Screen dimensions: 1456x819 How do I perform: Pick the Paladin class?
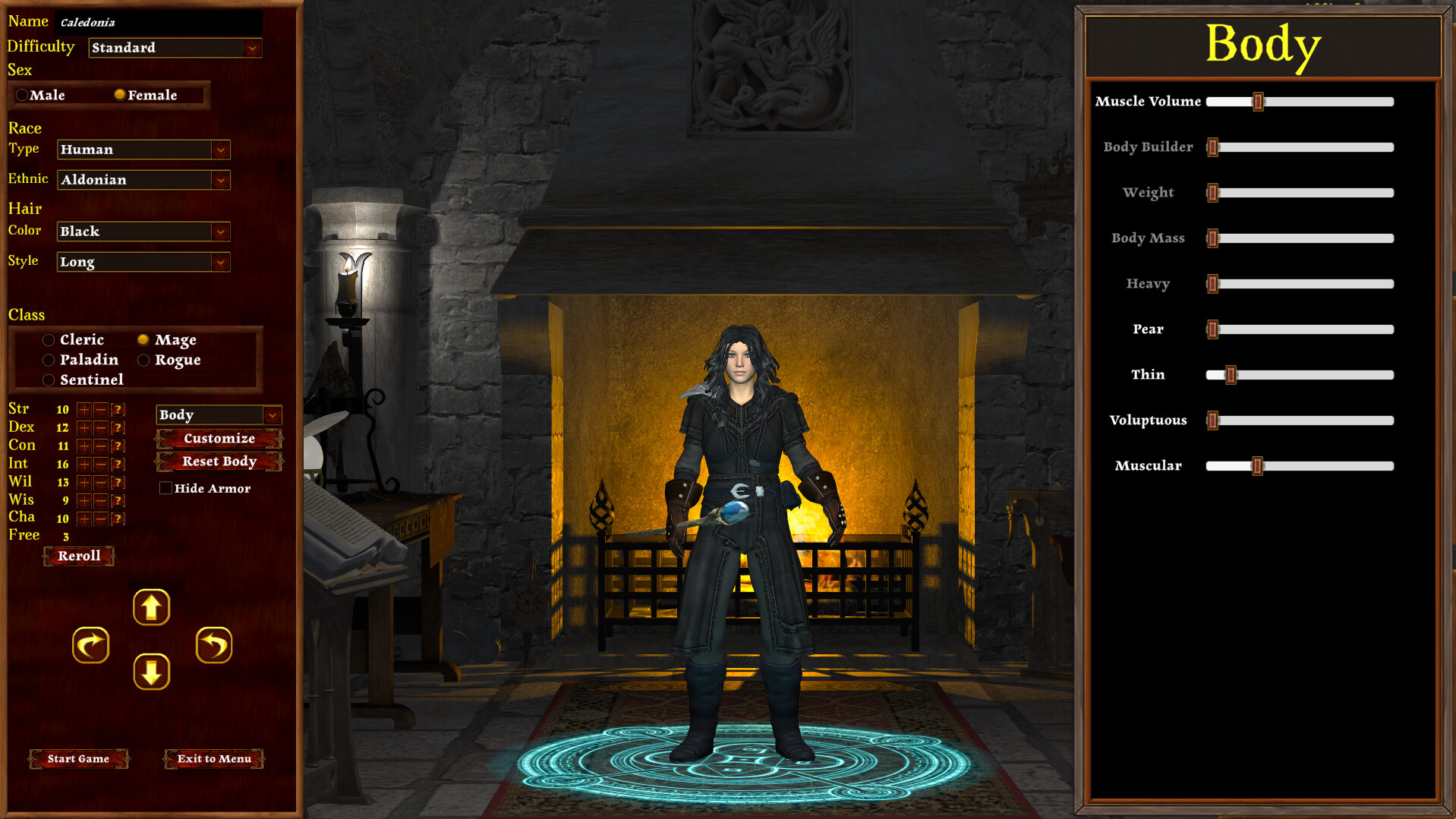[x=49, y=360]
